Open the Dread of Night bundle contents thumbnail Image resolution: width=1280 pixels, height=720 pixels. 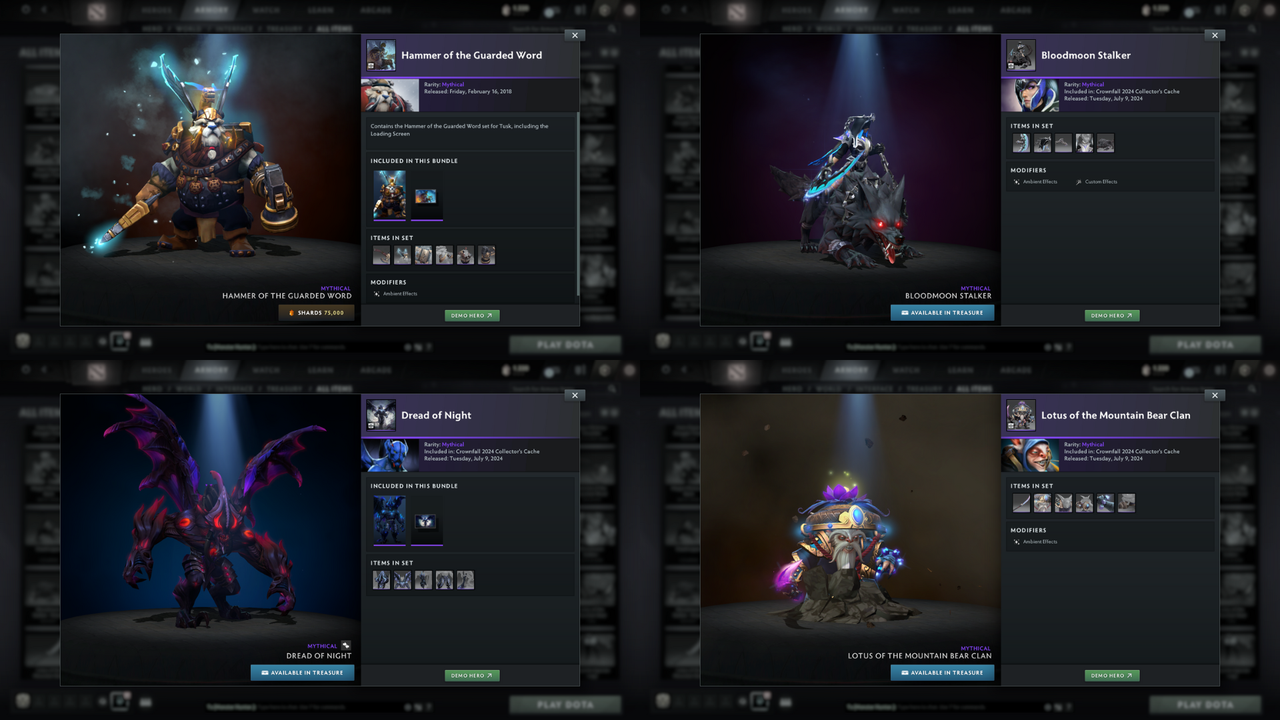(x=389, y=521)
